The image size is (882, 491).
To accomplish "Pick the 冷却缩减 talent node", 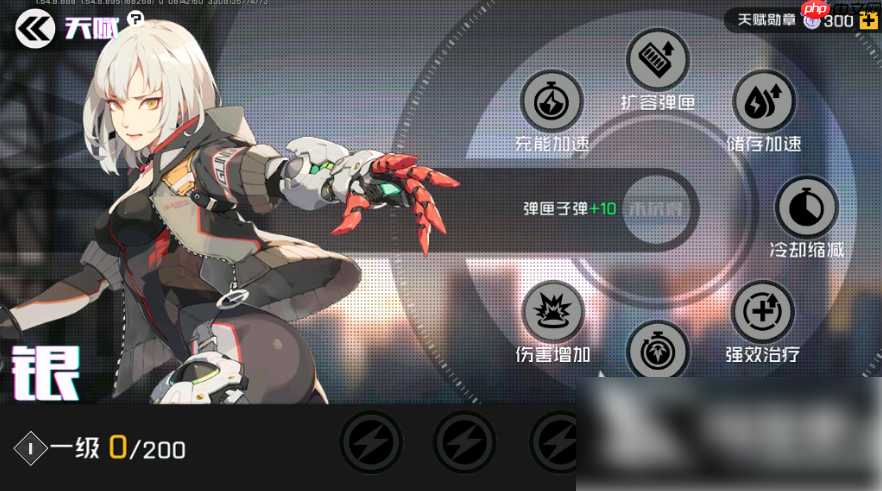I will point(806,207).
